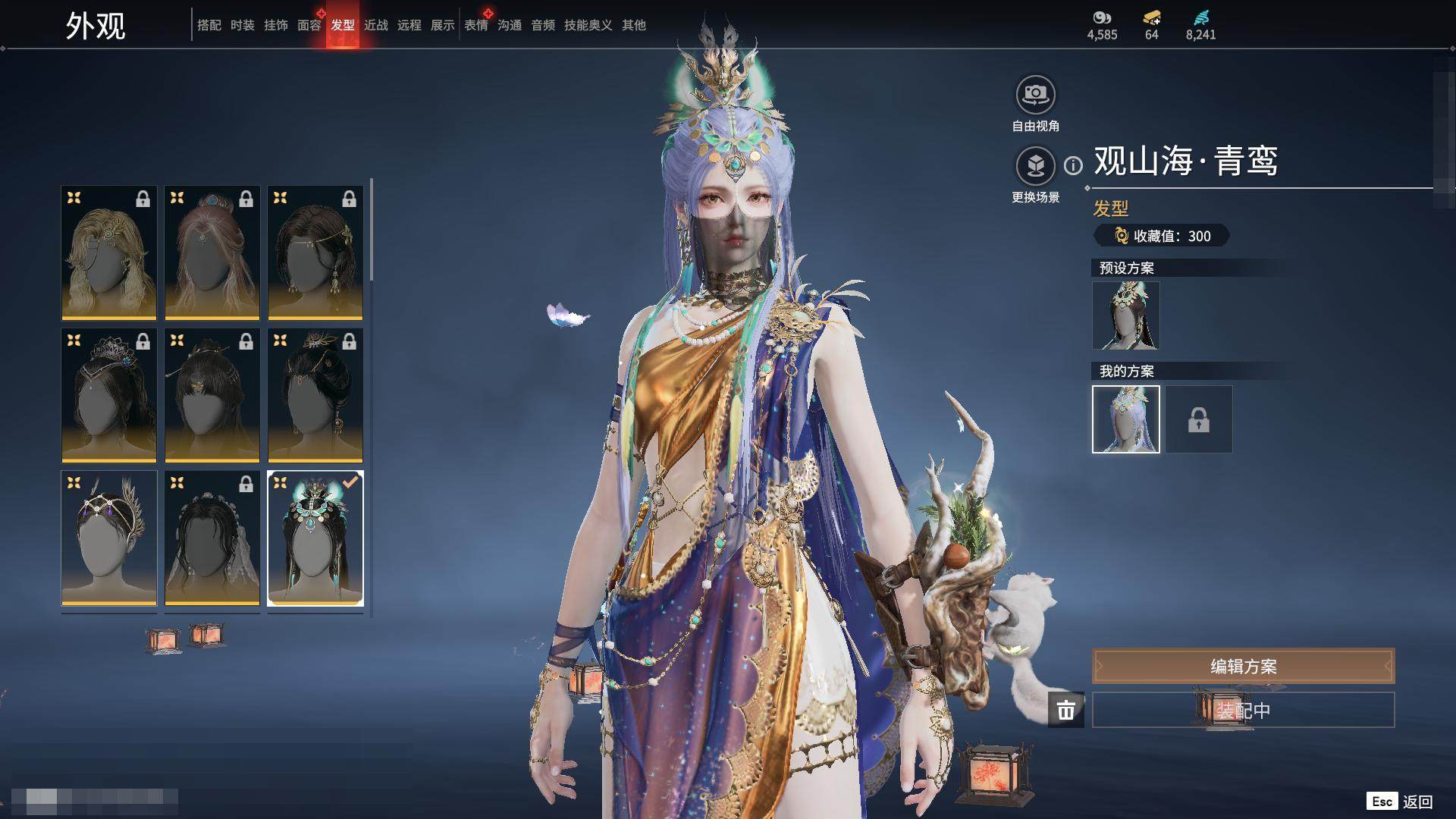Screen dimensions: 1456x819
Task: Click the 编辑方案 button
Action: [1243, 667]
